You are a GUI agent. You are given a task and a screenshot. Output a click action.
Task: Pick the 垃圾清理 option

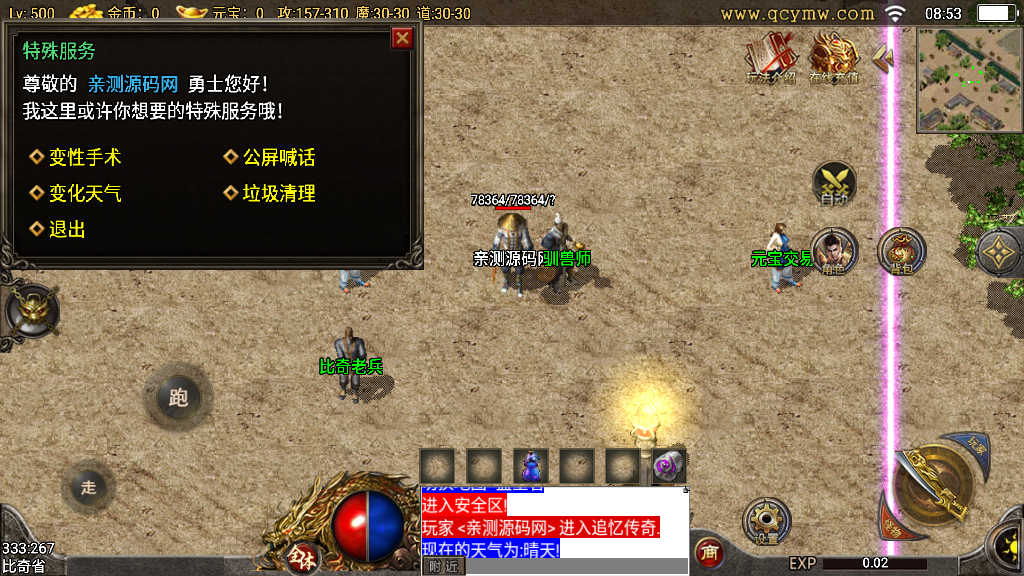click(278, 193)
